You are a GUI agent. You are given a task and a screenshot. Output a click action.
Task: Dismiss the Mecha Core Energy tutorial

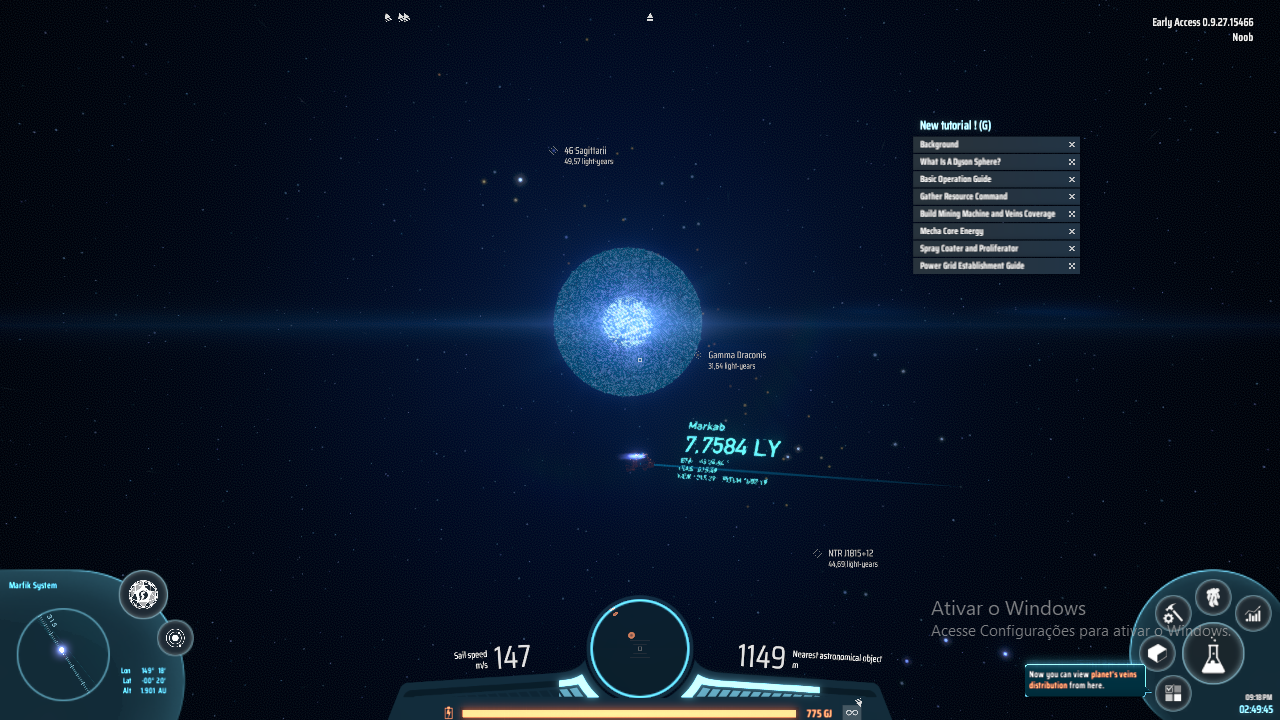point(1071,231)
